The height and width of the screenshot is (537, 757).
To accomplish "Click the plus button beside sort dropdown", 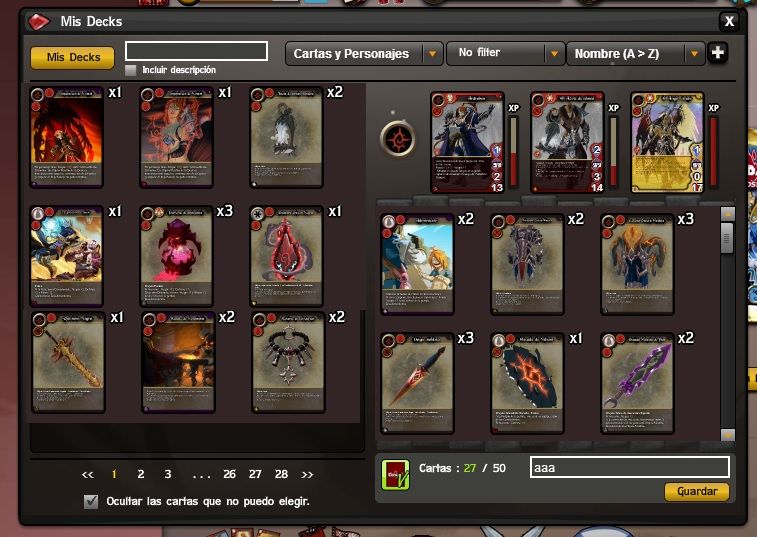I will 718,53.
